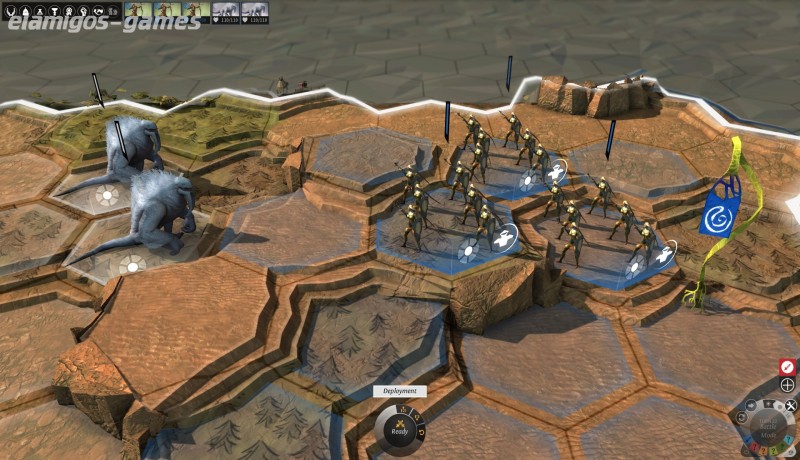Click the Ready button to end deployment

pos(399,429)
